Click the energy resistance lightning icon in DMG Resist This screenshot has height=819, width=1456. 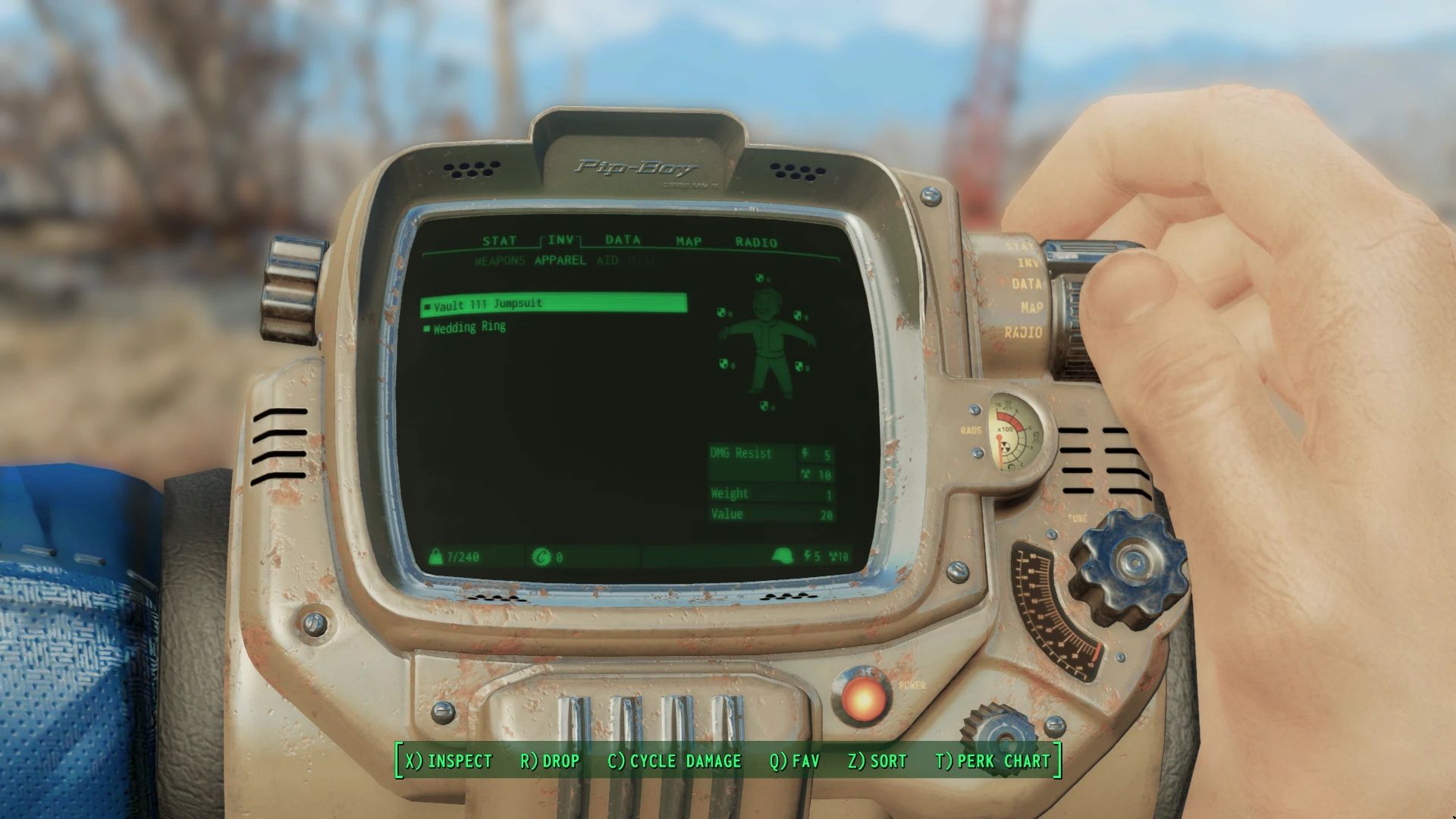802,455
